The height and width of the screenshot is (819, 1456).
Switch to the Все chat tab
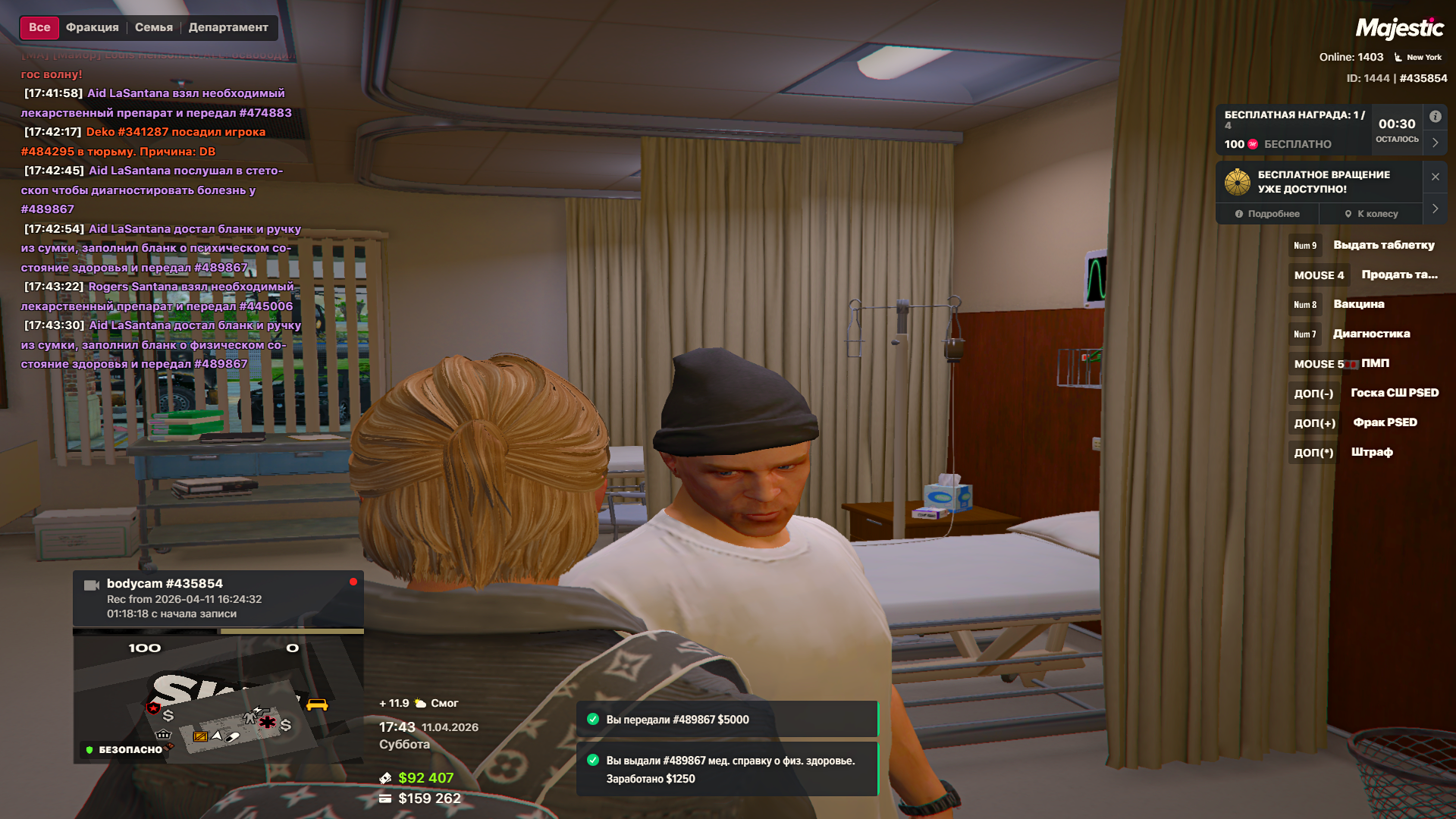[39, 27]
